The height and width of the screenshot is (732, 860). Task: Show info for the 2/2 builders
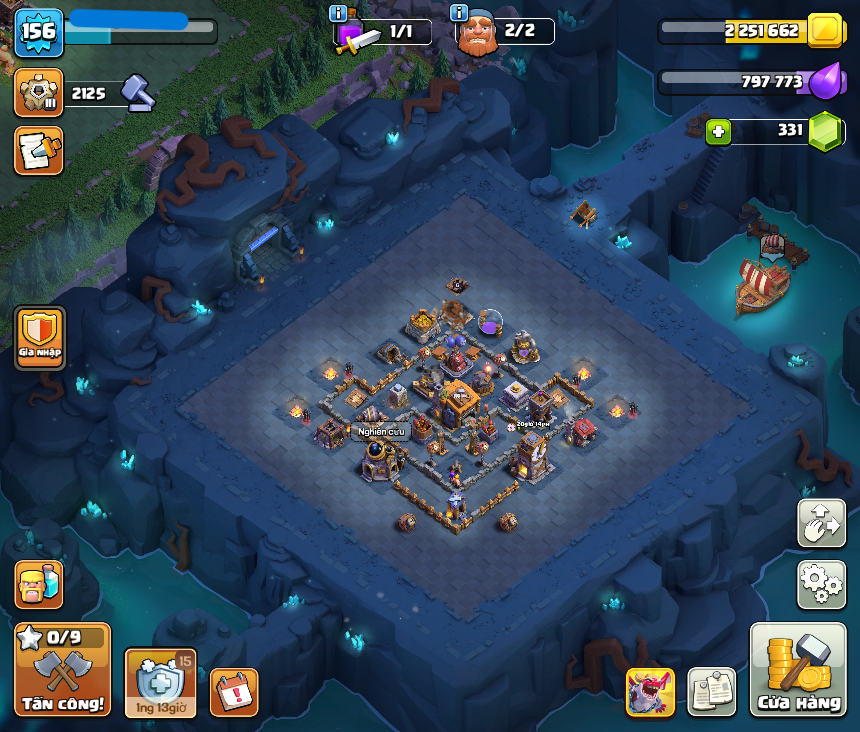pos(460,14)
